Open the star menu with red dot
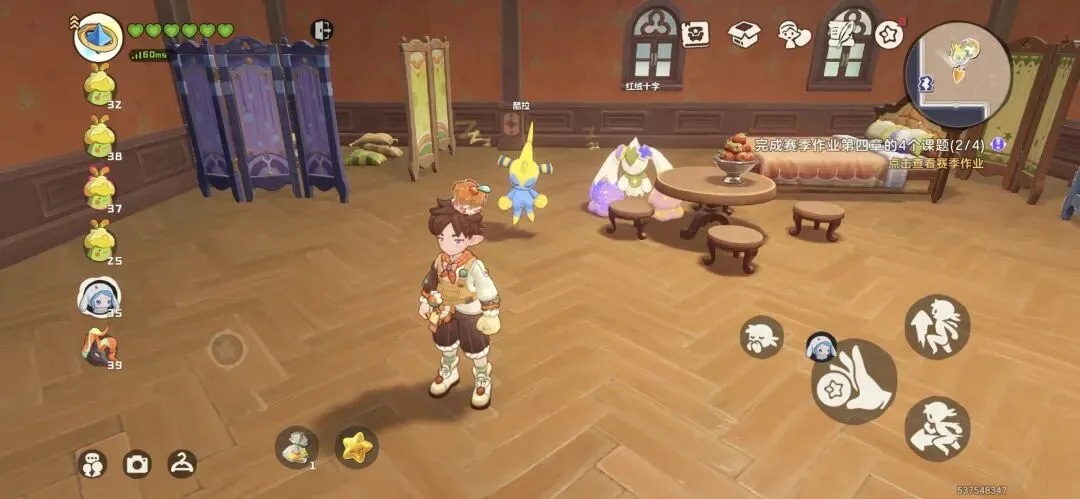 tap(889, 34)
